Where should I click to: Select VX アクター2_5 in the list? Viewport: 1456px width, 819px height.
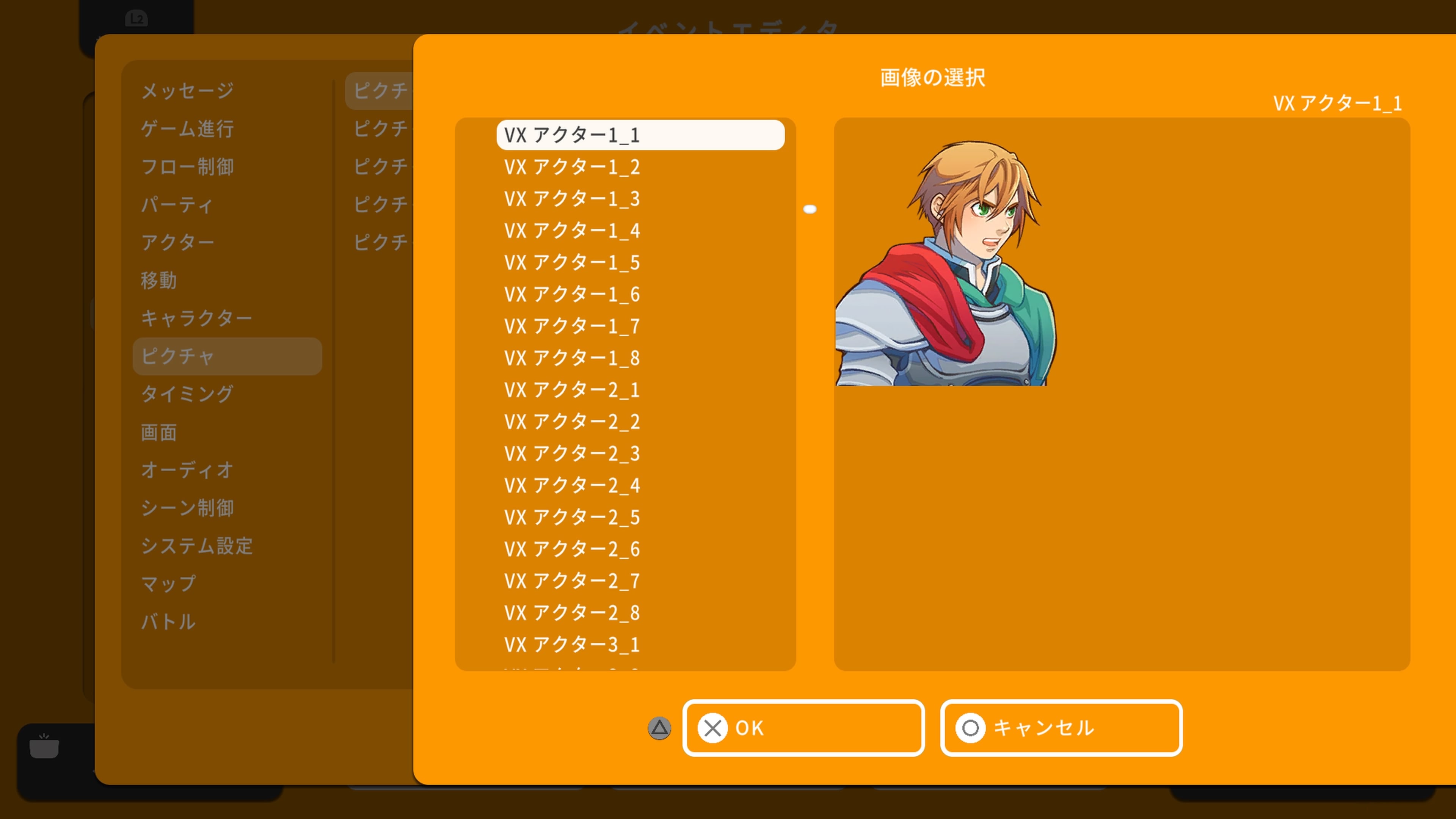click(572, 517)
